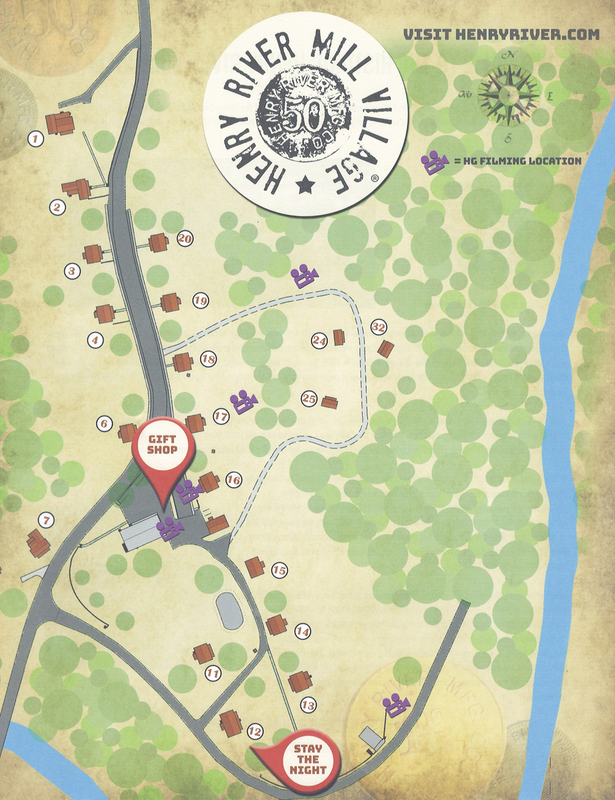615x800 pixels.
Task: Click map marker number 20
Action: click(x=184, y=238)
